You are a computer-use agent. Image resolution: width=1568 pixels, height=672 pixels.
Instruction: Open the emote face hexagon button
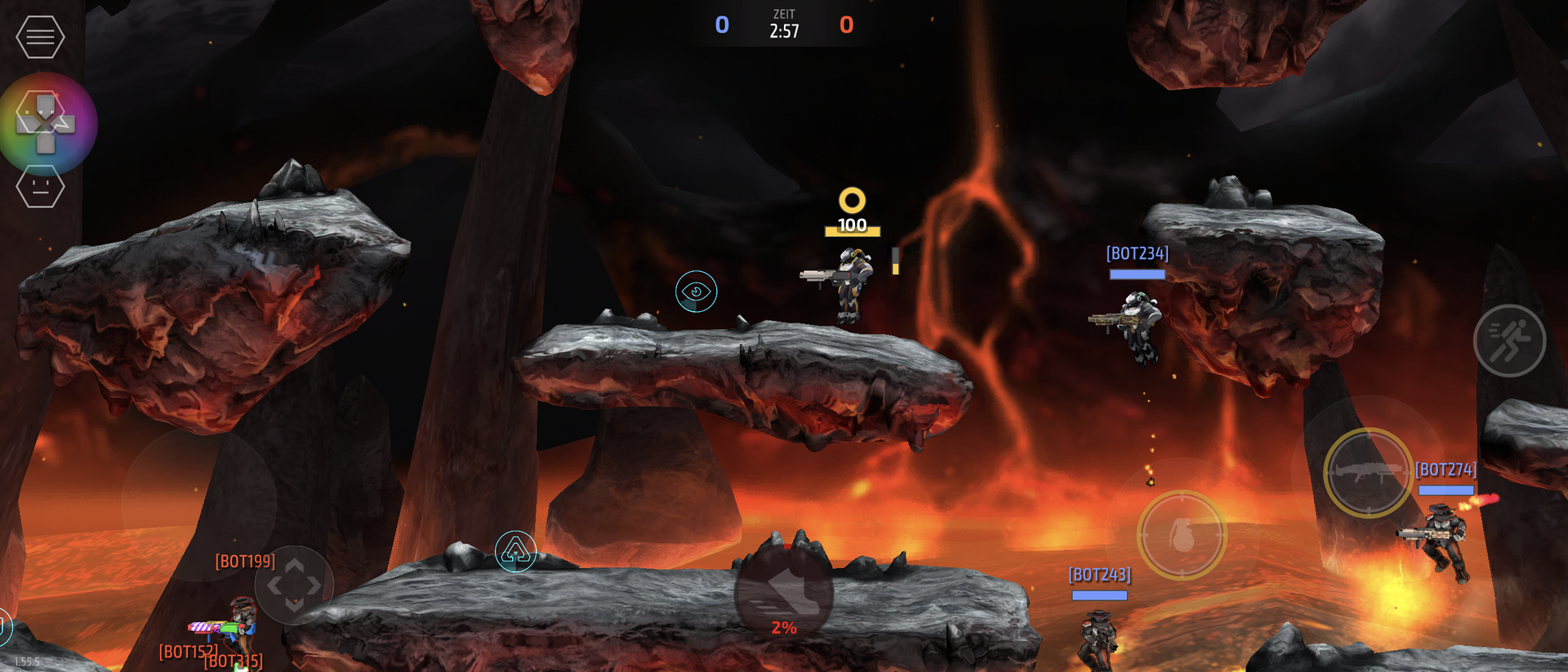(40, 187)
